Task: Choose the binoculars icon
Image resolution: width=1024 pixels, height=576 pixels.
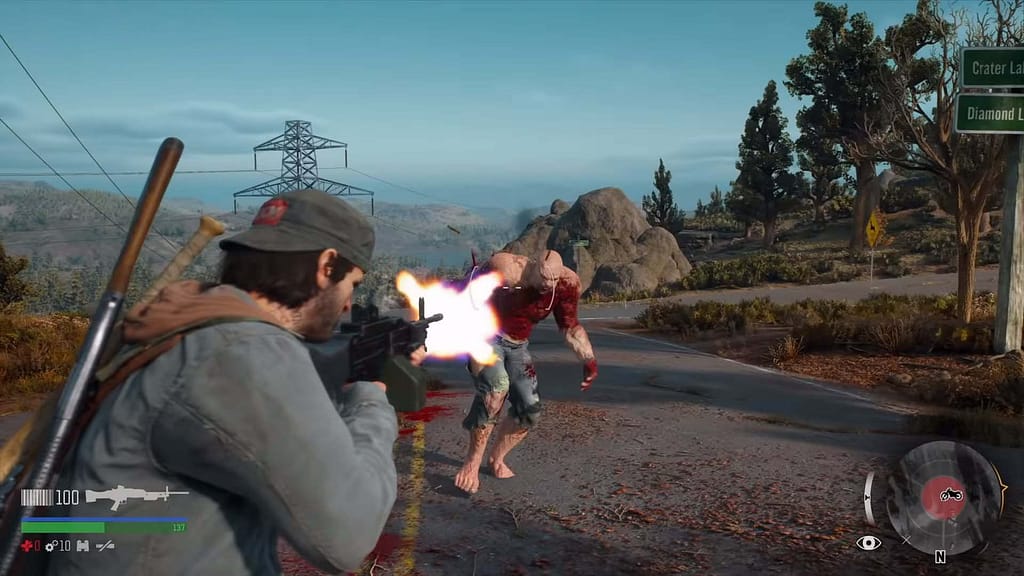Action: tap(82, 545)
